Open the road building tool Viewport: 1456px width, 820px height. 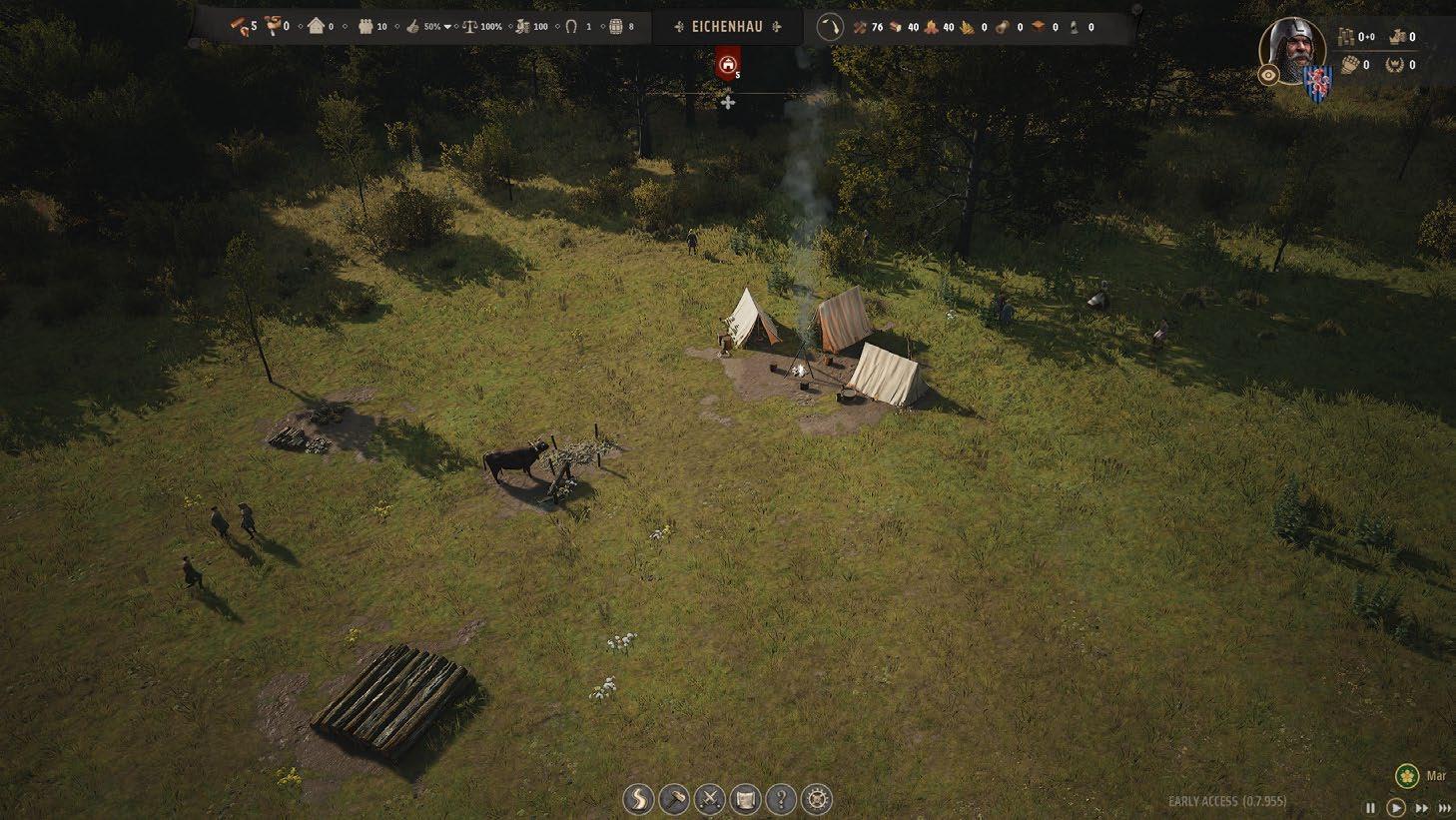638,799
